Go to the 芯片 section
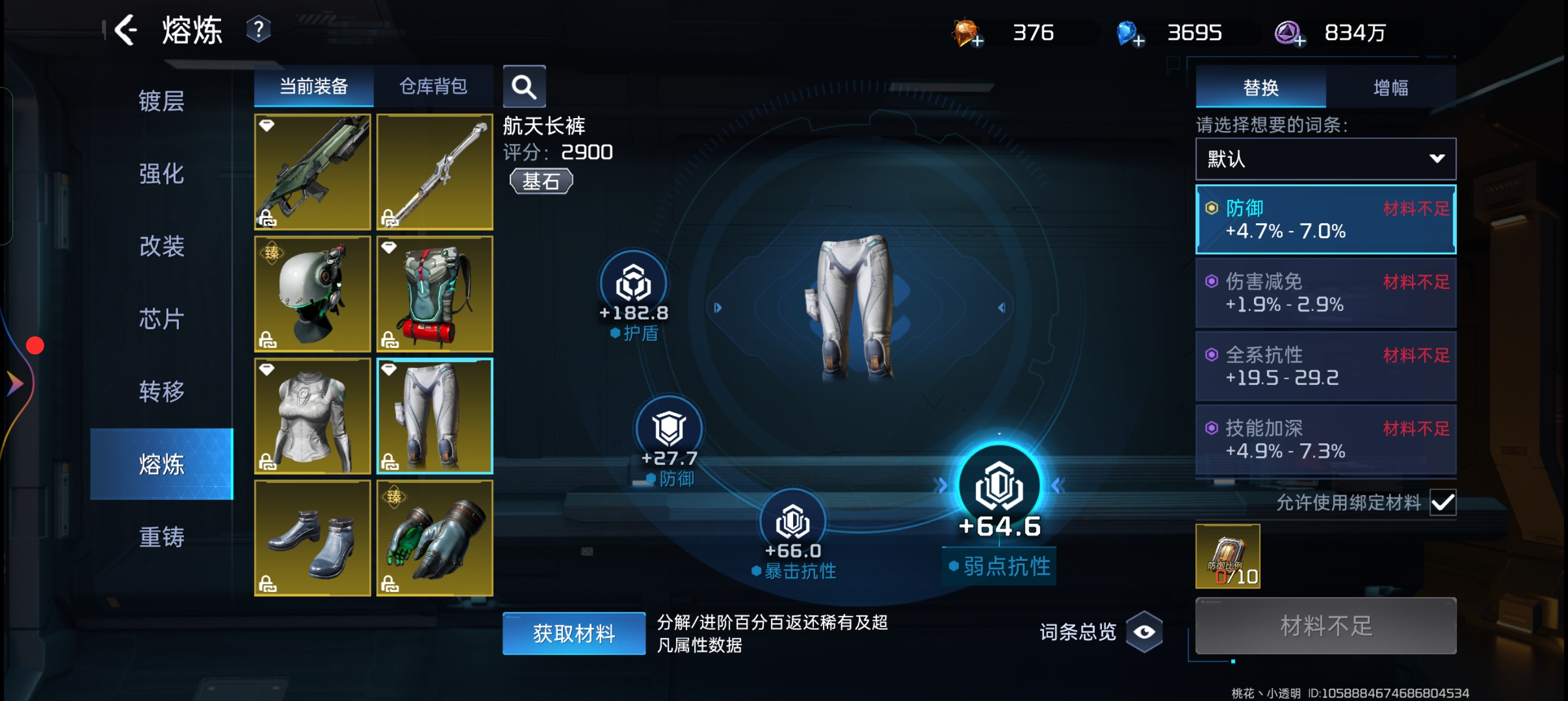The height and width of the screenshot is (701, 1568). [161, 319]
